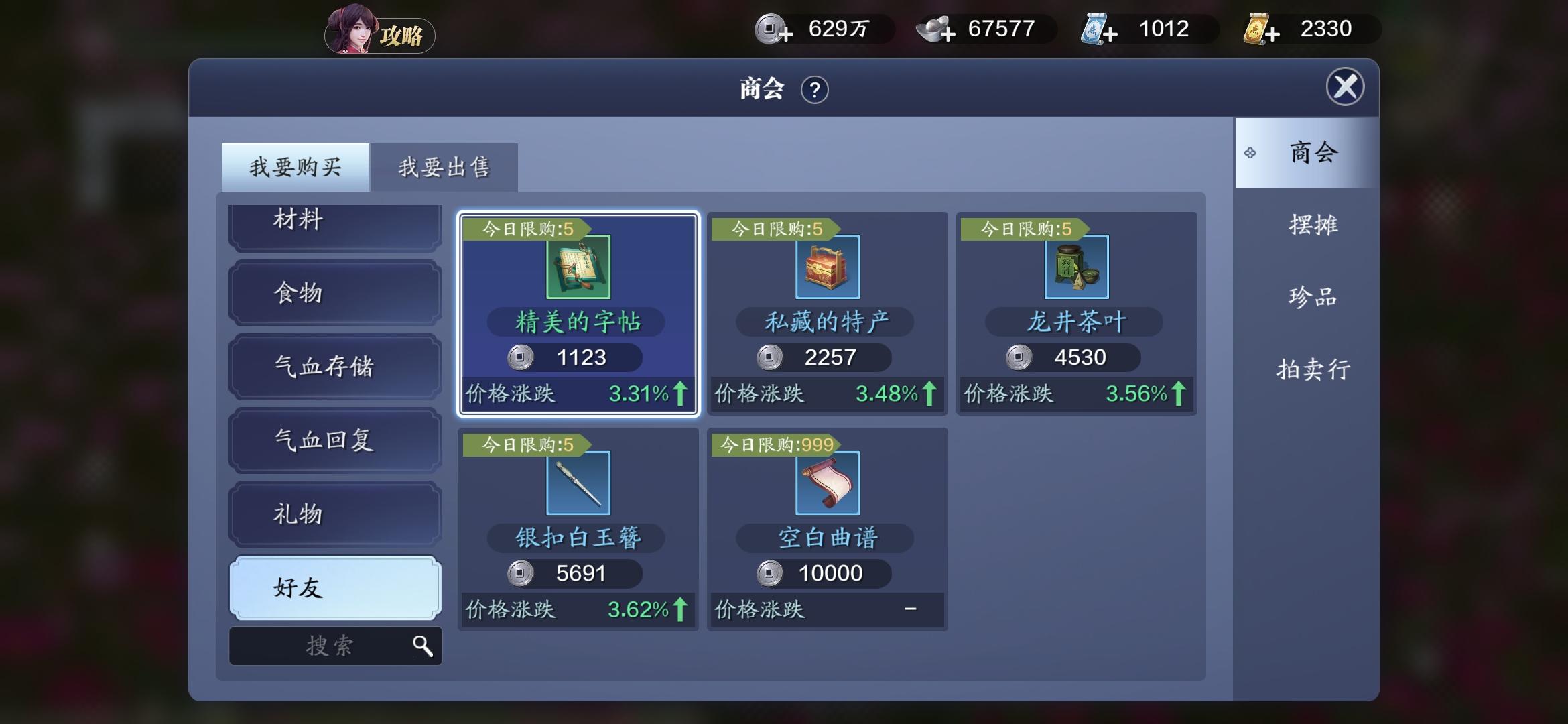This screenshot has height=724, width=1568.
Task: Select the 空白曲谱 blank scroll icon
Action: point(827,483)
